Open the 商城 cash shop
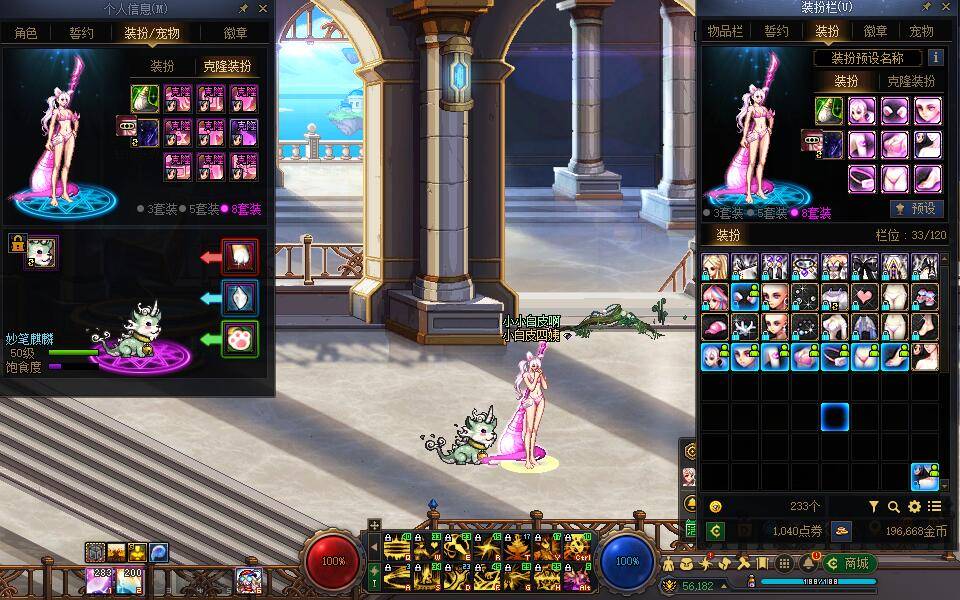 (x=850, y=563)
